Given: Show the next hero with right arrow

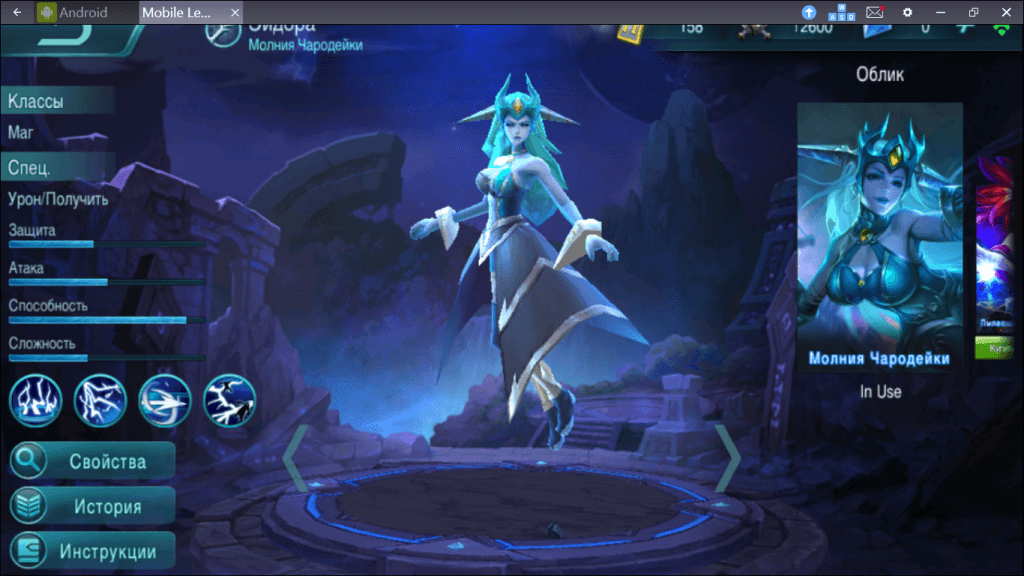Looking at the screenshot, I should (x=727, y=458).
